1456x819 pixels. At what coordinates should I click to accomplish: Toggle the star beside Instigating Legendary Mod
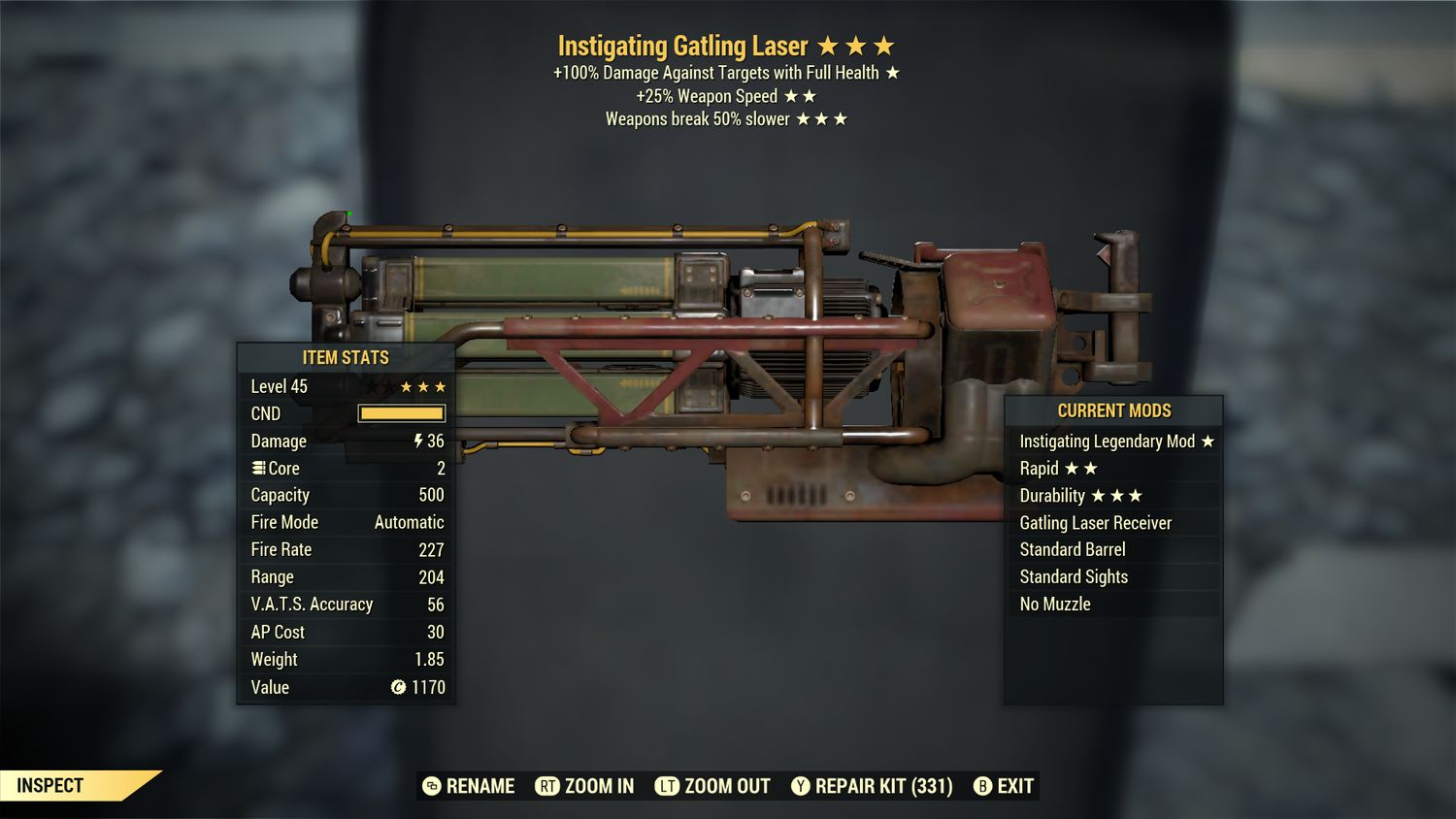(1207, 441)
